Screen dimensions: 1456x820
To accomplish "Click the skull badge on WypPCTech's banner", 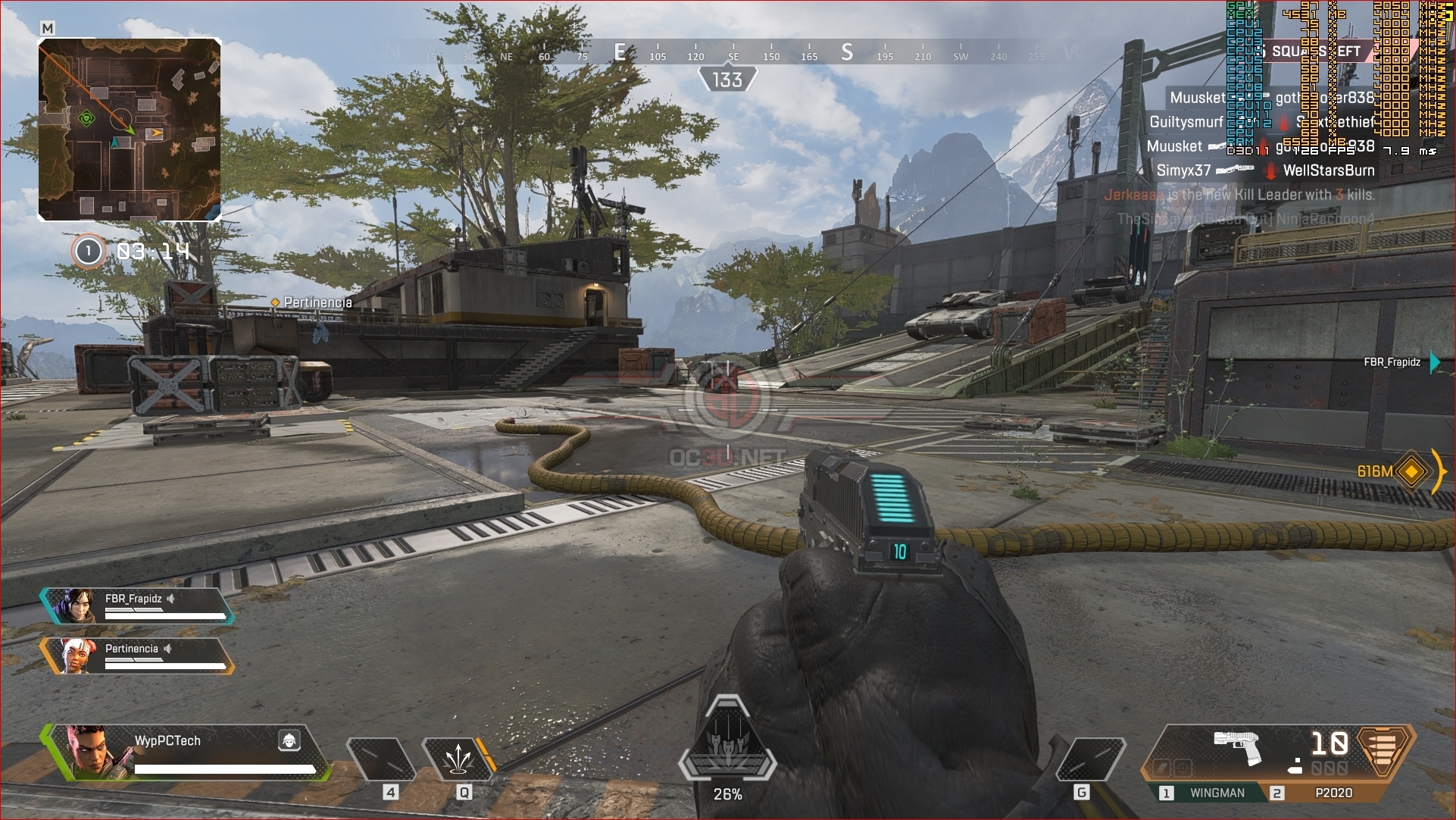I will pos(289,740).
